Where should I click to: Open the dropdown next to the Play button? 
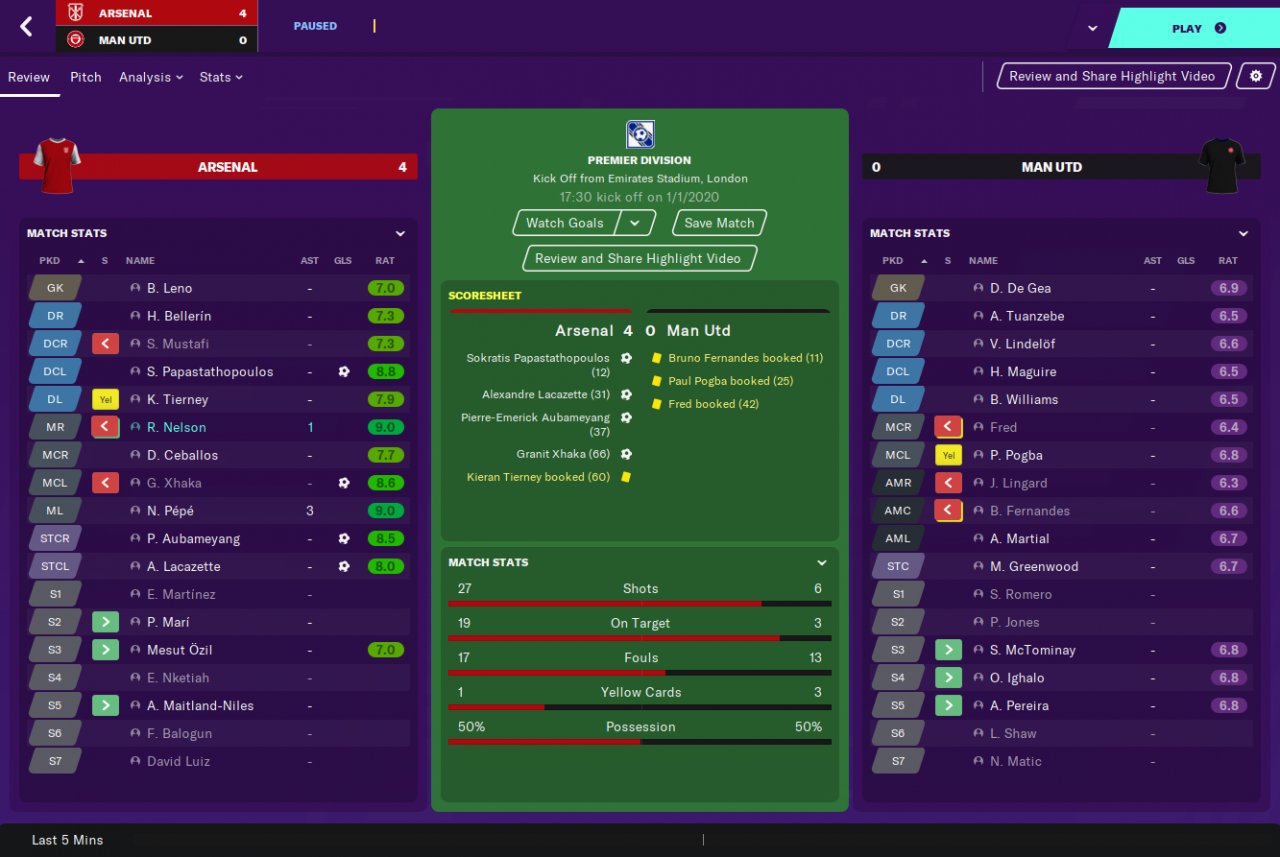tap(1092, 28)
